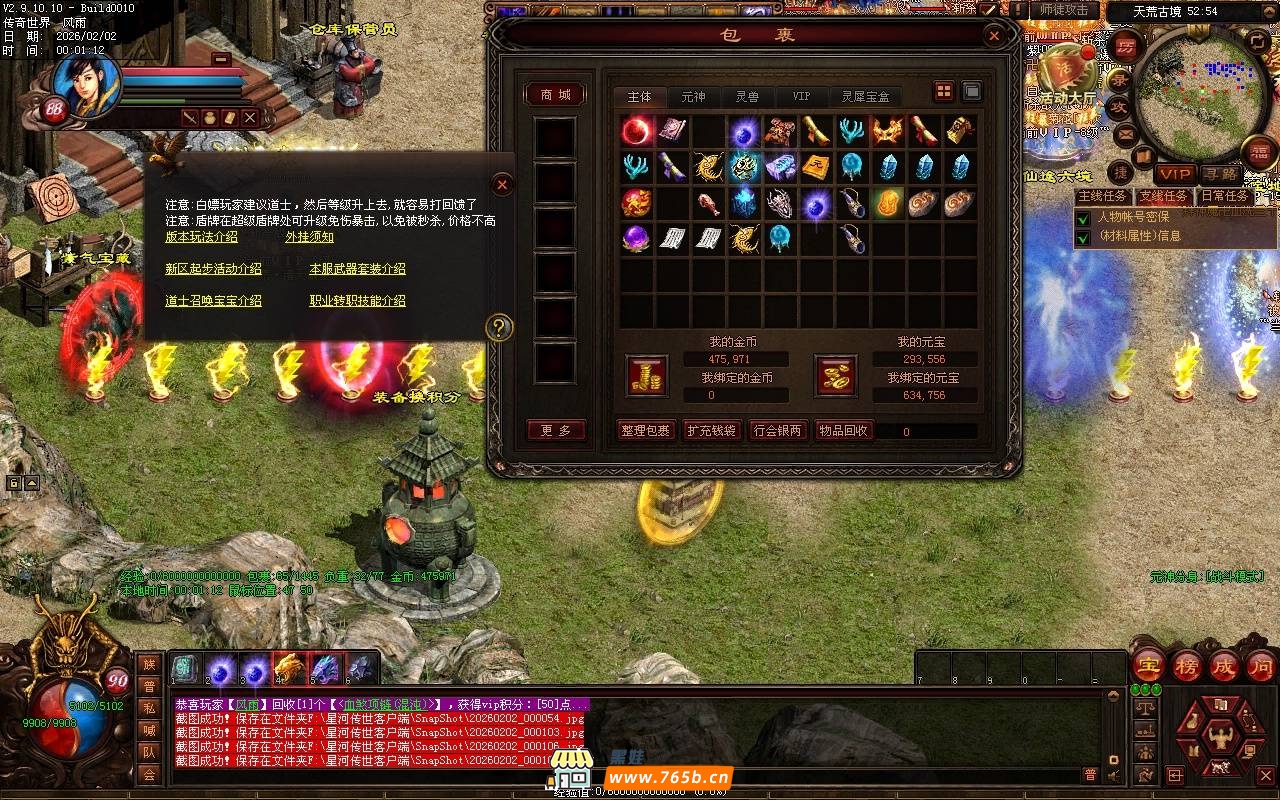Switch to the 元神 inventory tab

pyautogui.click(x=693, y=96)
